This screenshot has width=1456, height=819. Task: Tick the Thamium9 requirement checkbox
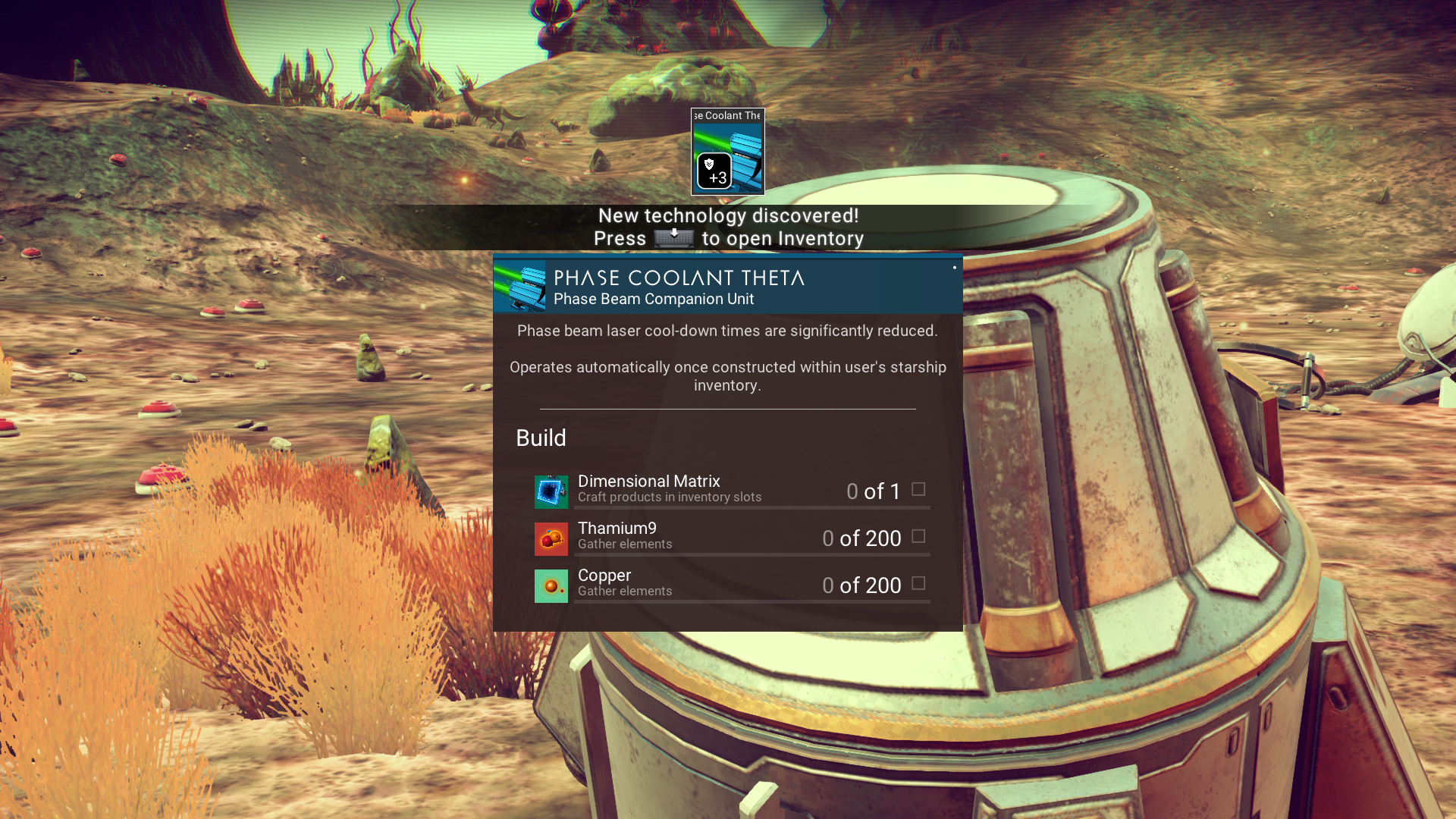coord(918,537)
